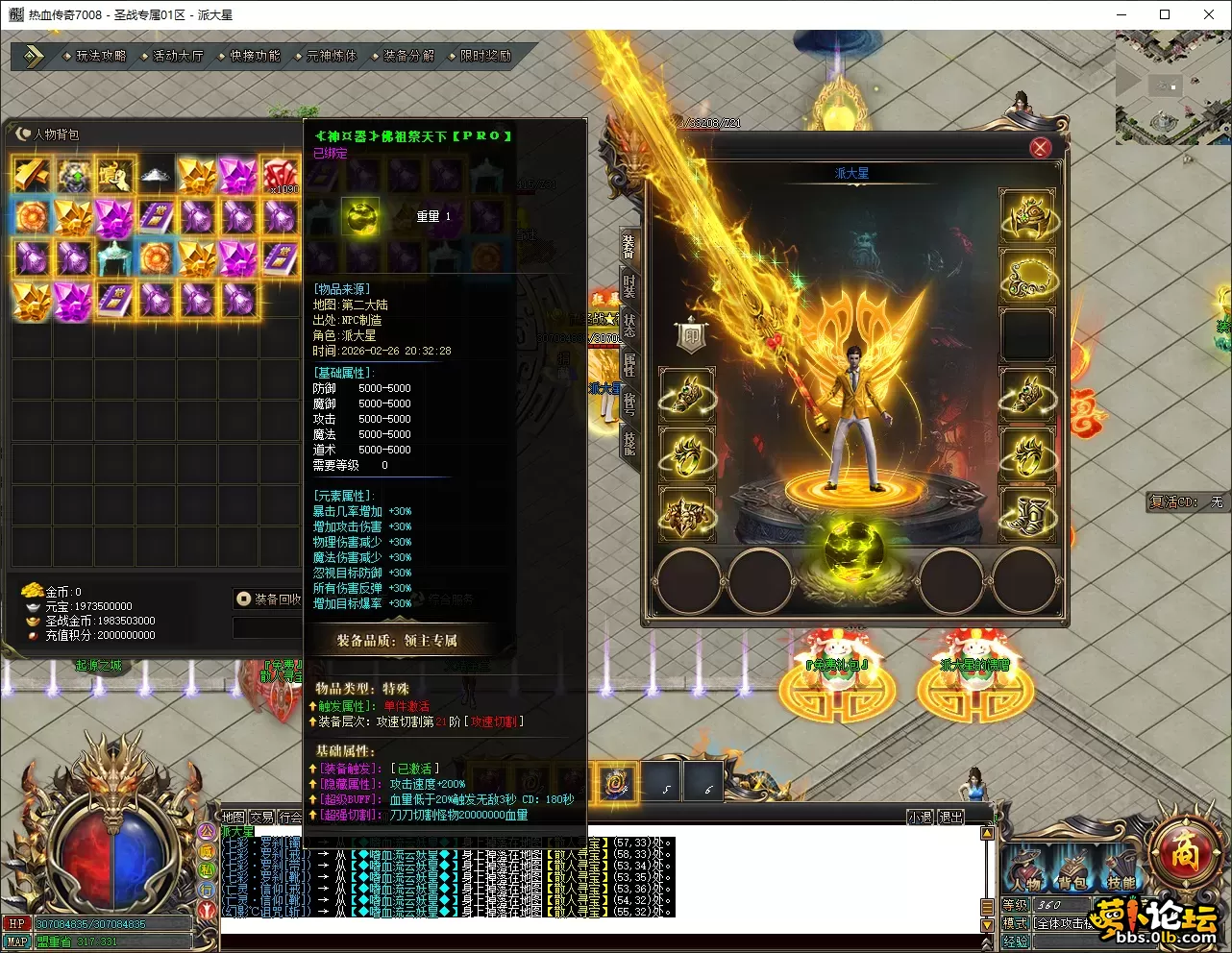Close the character equipment panel
The width and height of the screenshot is (1232, 953).
(x=1040, y=148)
